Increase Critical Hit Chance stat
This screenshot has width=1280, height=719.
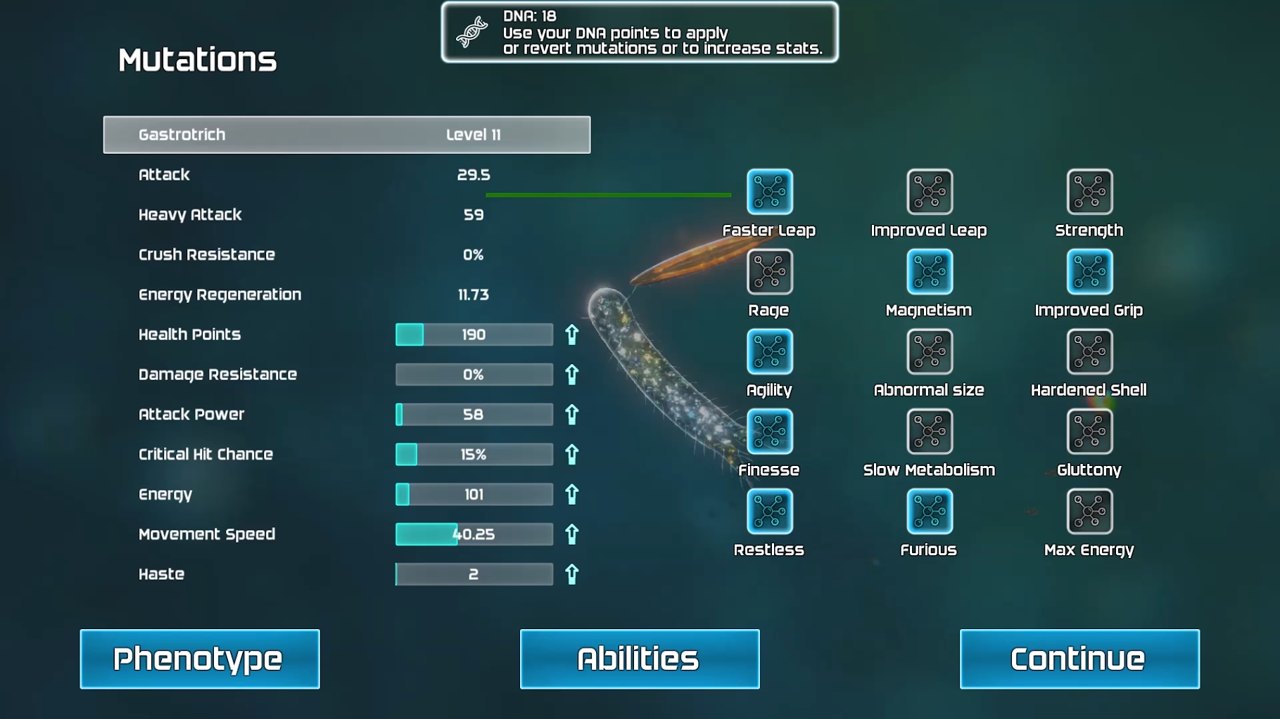pos(572,454)
